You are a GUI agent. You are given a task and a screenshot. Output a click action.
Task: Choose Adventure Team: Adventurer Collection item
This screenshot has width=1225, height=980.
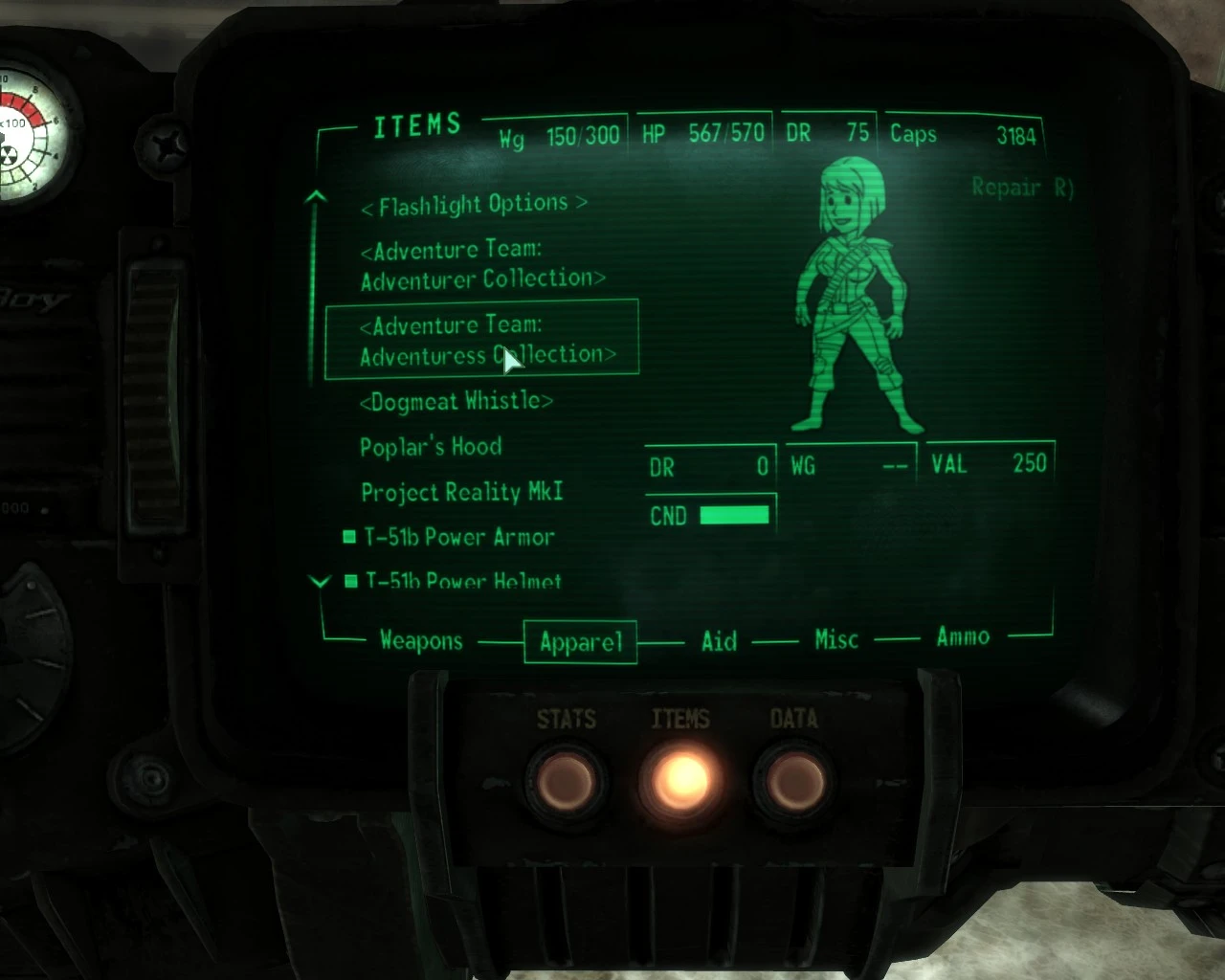pyautogui.click(x=482, y=264)
